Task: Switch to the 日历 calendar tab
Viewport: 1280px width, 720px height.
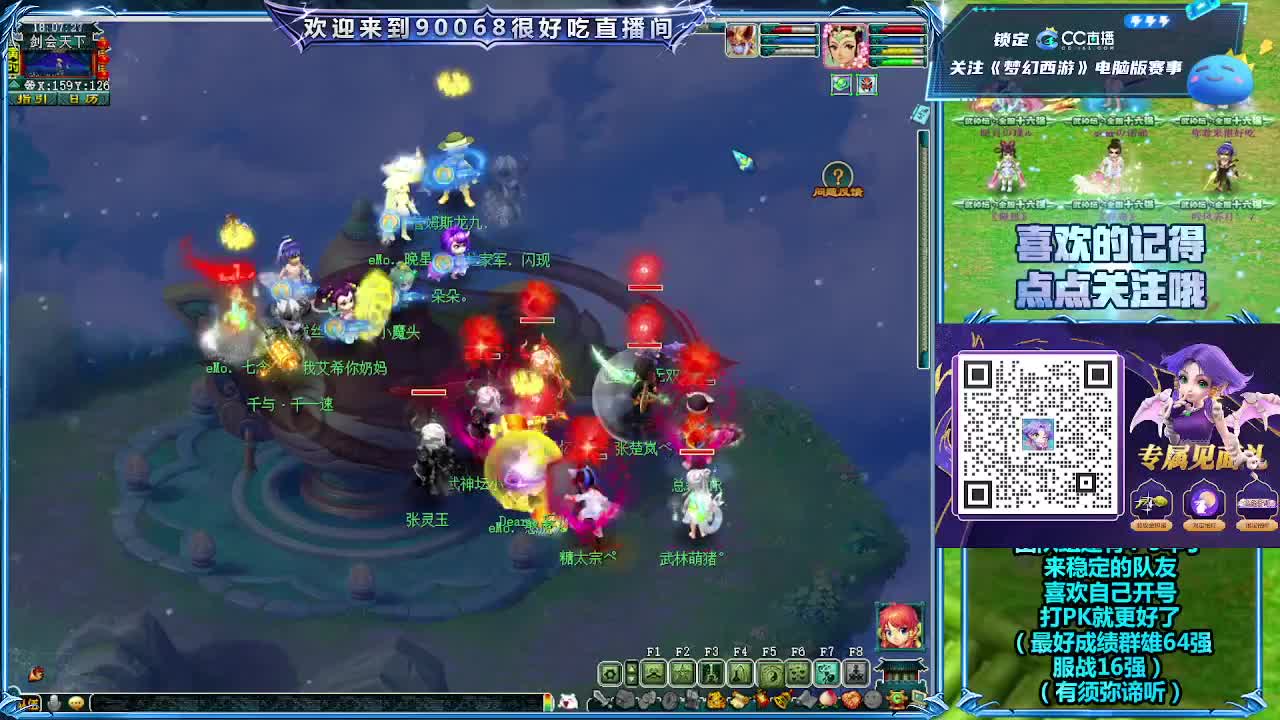Action: [x=83, y=99]
